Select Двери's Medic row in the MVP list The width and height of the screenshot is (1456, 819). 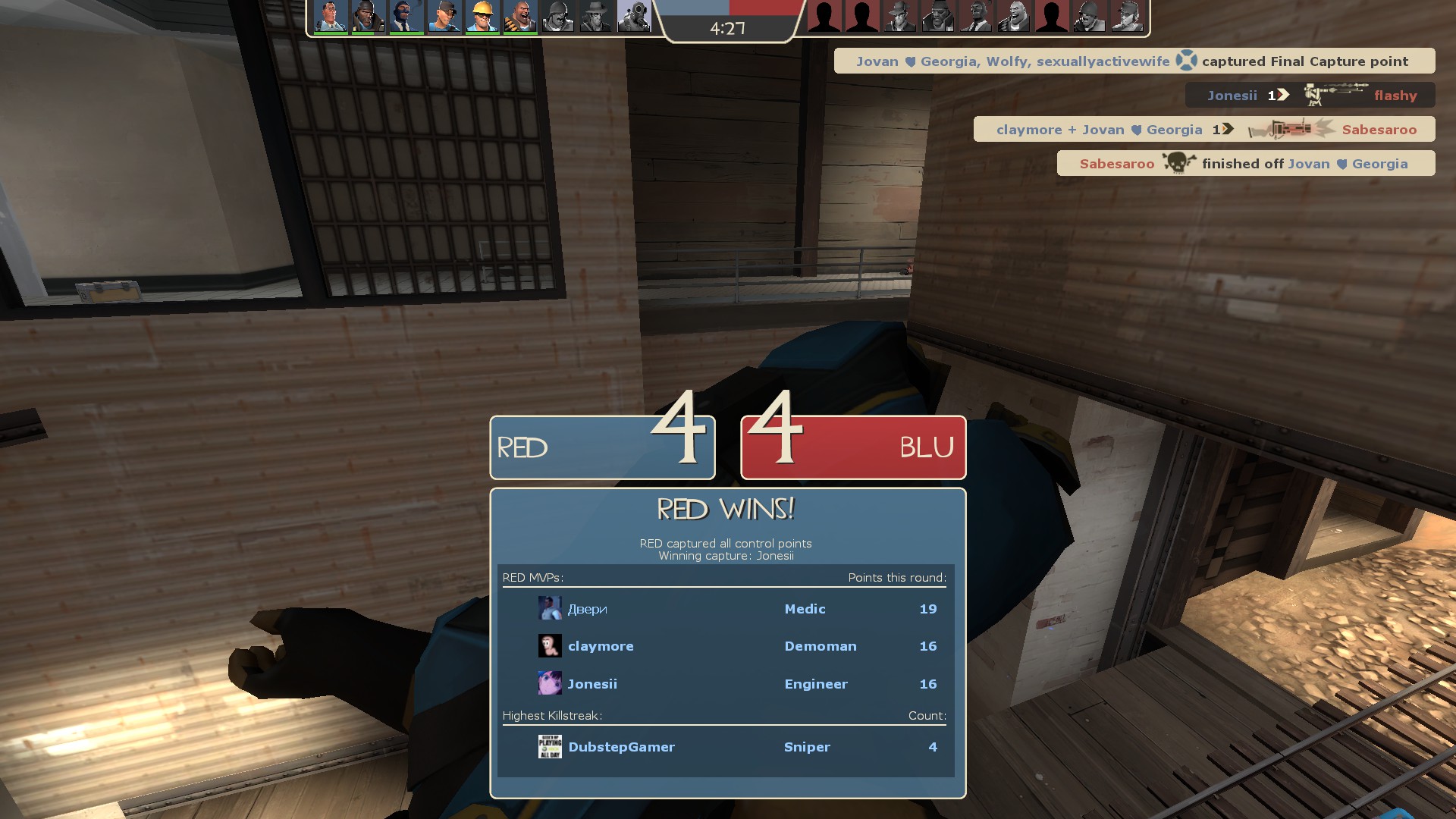click(x=725, y=609)
